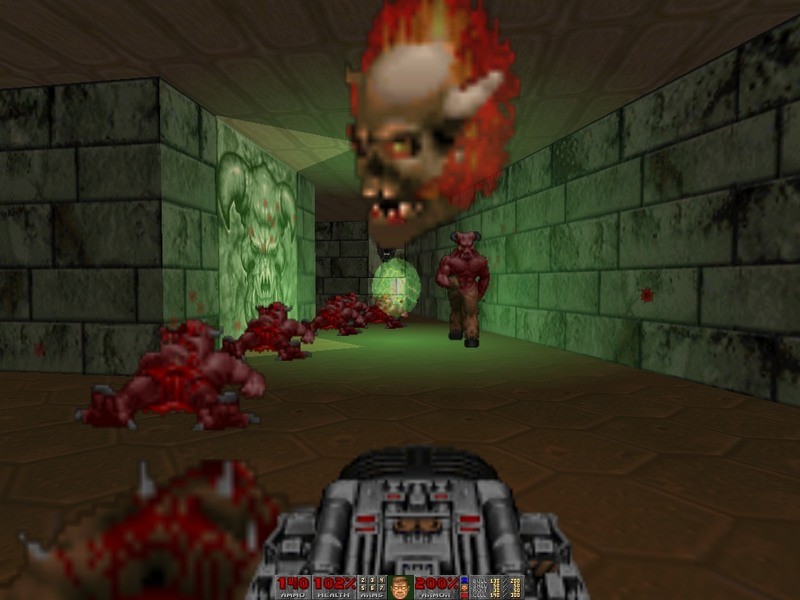Select the ARMS weapon number panel

tap(370, 586)
